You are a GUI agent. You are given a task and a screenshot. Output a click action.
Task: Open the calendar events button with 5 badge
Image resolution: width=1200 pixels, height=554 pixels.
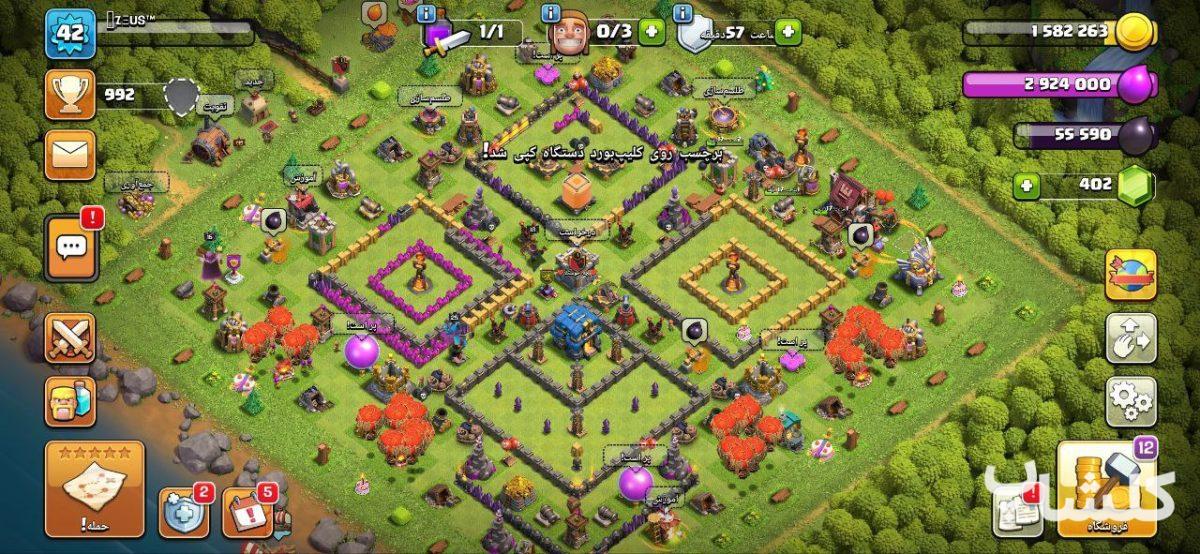(x=246, y=512)
